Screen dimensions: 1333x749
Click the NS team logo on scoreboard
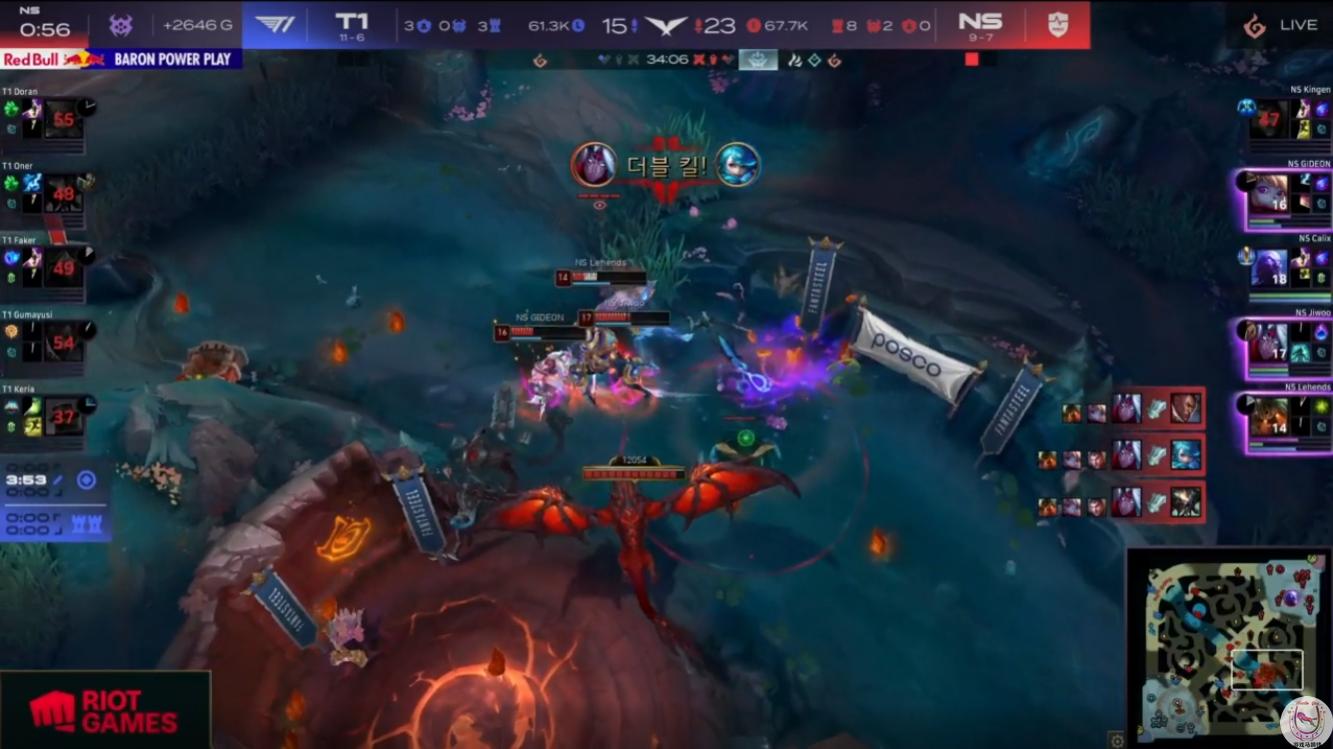pyautogui.click(x=1058, y=24)
